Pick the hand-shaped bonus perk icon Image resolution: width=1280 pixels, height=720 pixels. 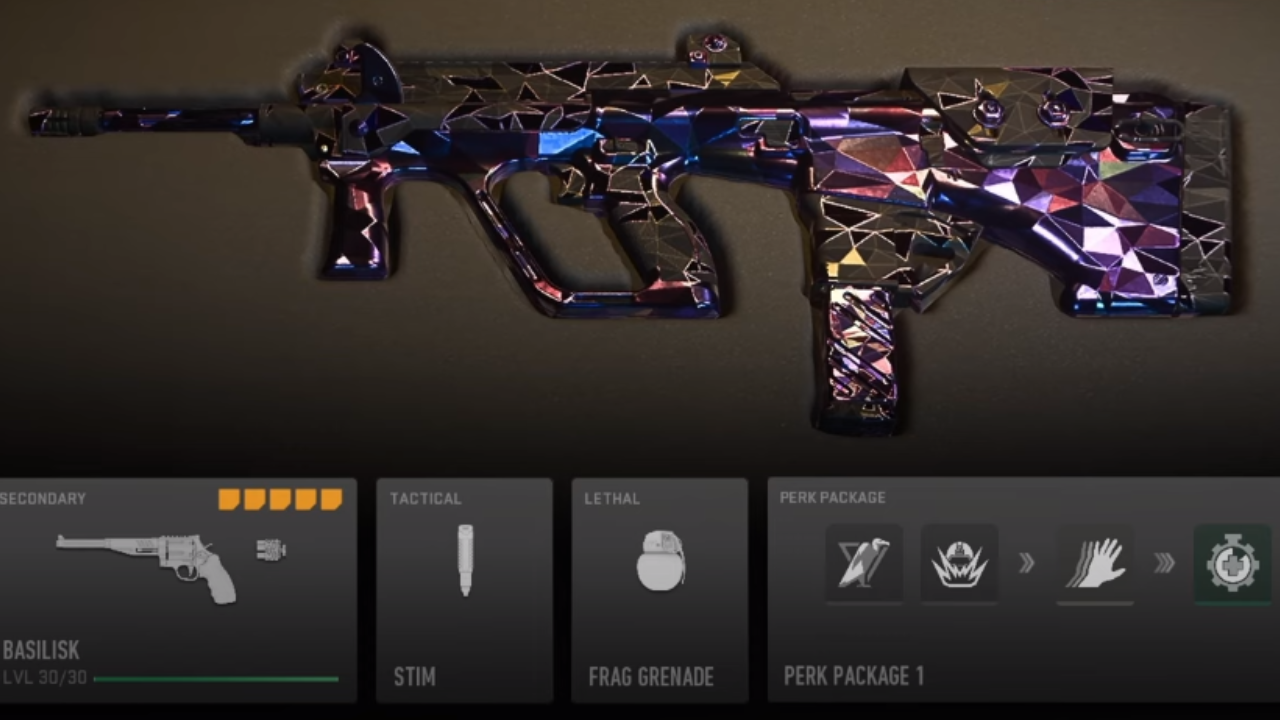pos(1095,563)
